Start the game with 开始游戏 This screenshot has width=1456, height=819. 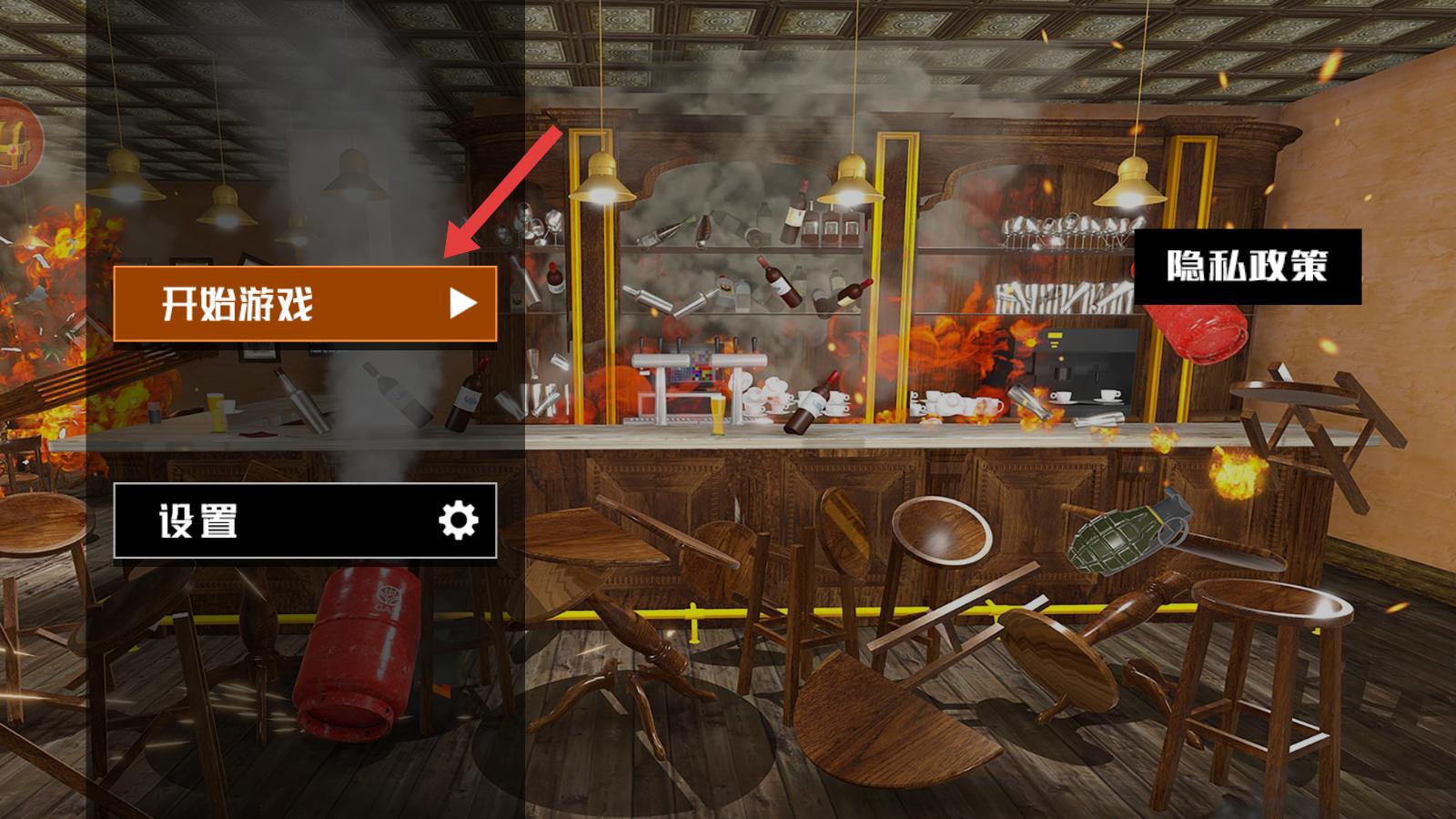pyautogui.click(x=305, y=303)
